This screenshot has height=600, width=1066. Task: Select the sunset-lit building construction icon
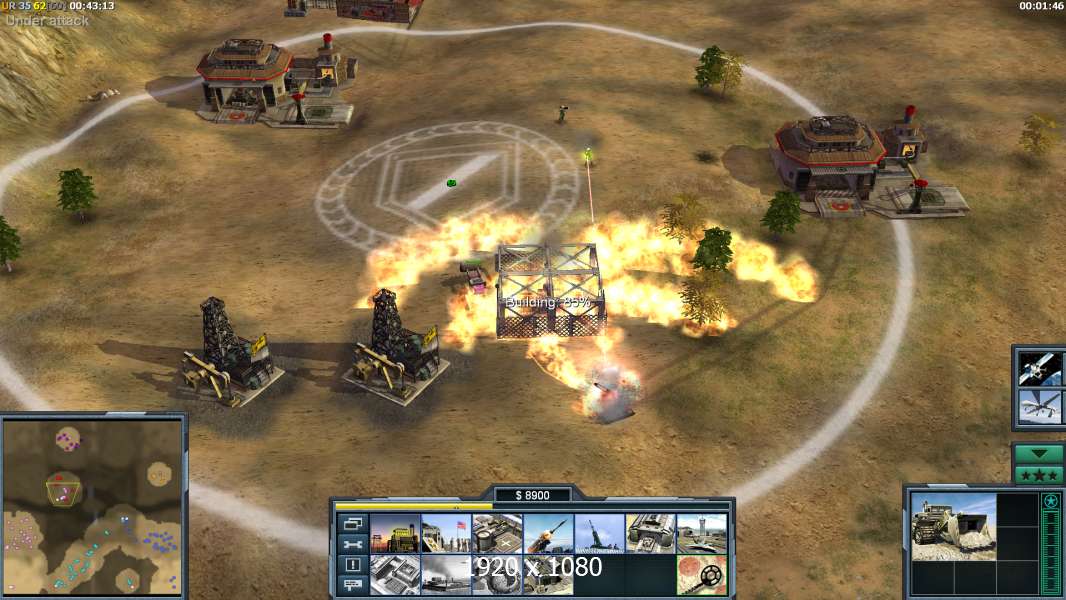tap(395, 534)
